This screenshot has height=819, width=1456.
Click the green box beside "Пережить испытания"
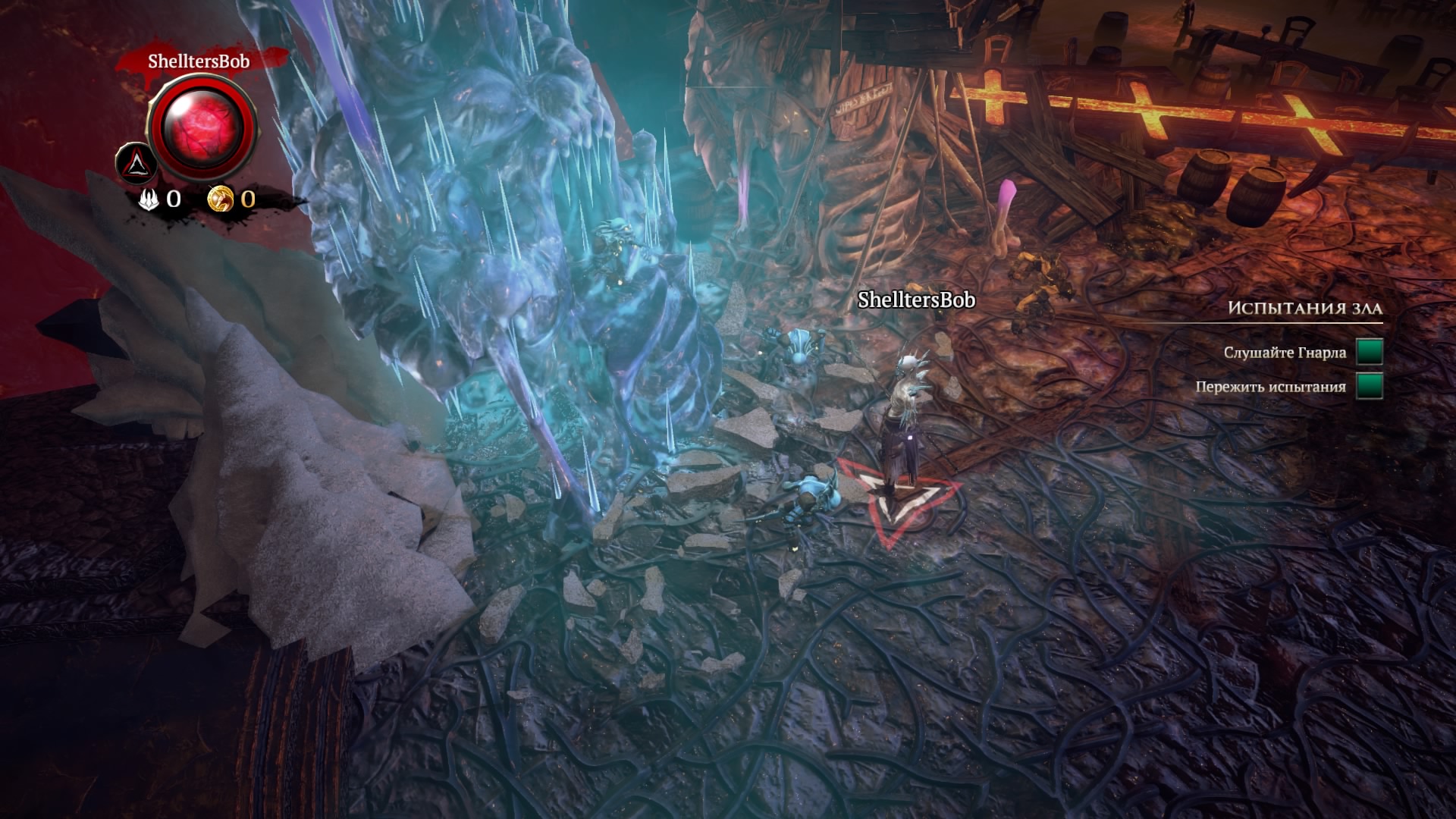click(1369, 386)
